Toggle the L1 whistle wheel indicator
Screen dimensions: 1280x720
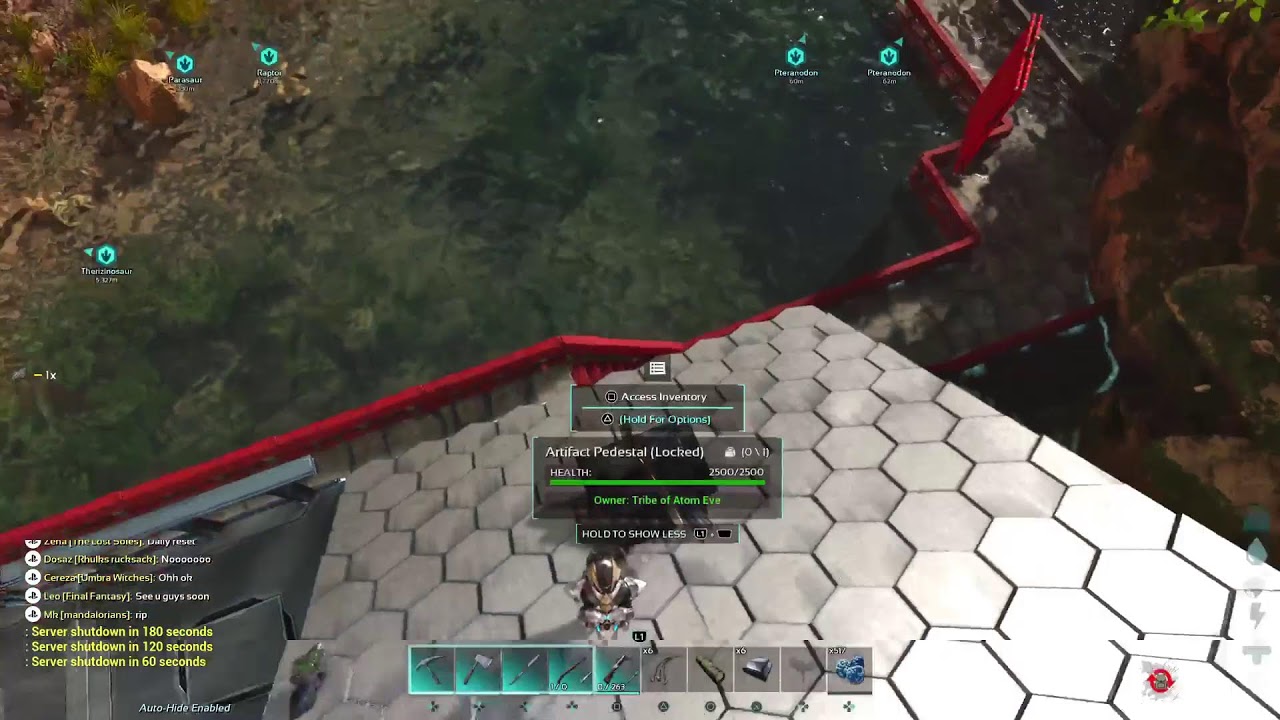coord(638,634)
